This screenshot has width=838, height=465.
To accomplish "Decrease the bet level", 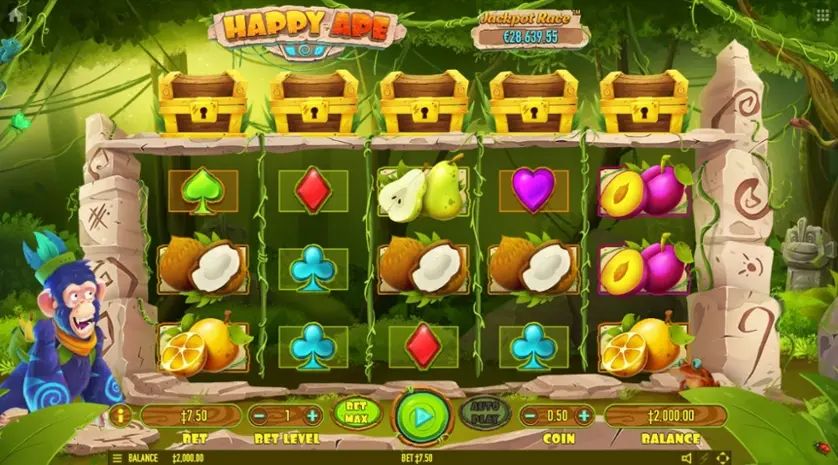I will (x=260, y=416).
